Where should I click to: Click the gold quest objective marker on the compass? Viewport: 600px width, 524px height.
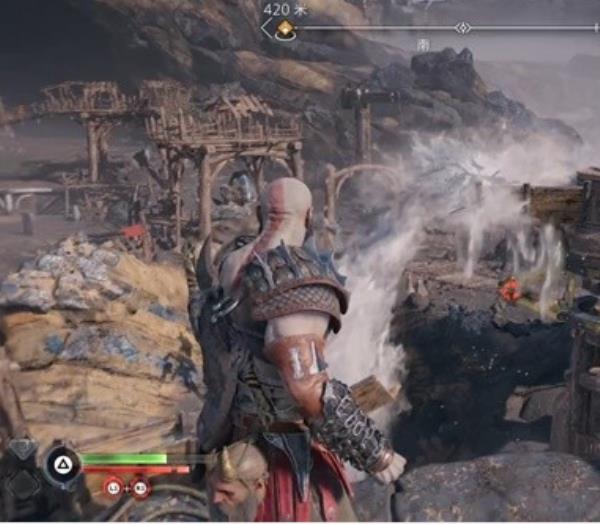283,29
